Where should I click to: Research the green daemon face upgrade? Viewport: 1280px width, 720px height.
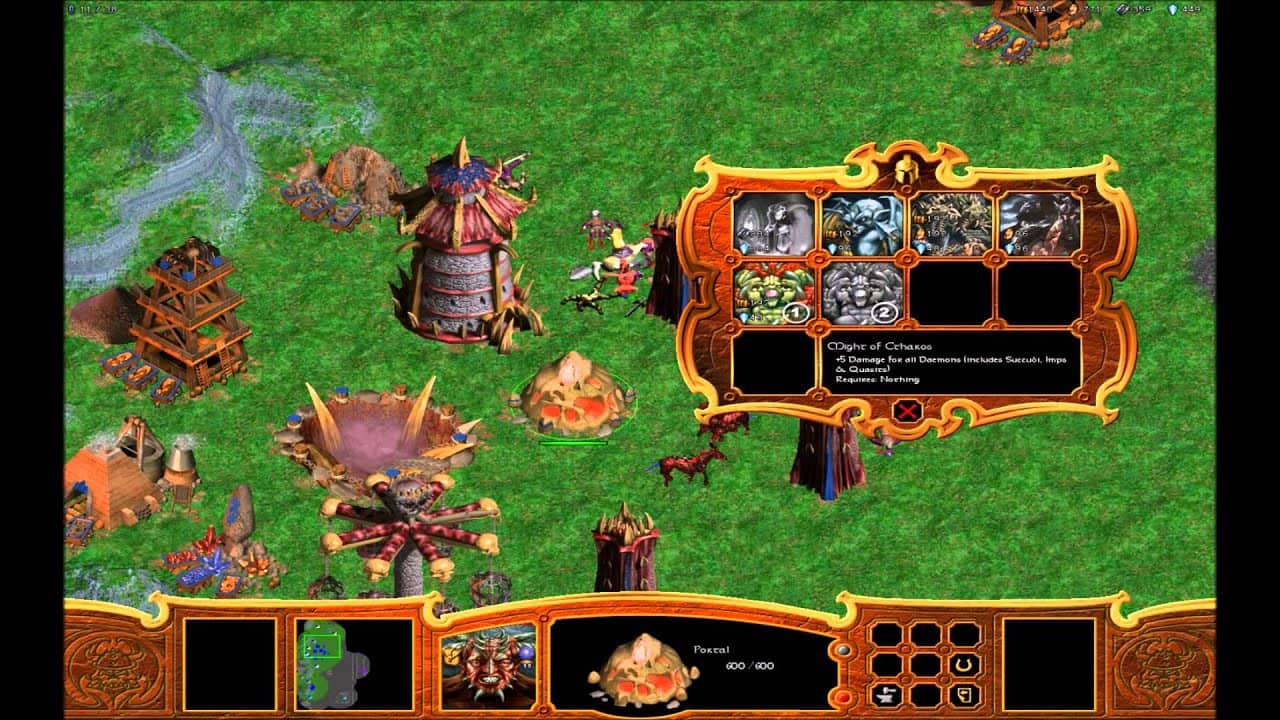click(x=774, y=294)
